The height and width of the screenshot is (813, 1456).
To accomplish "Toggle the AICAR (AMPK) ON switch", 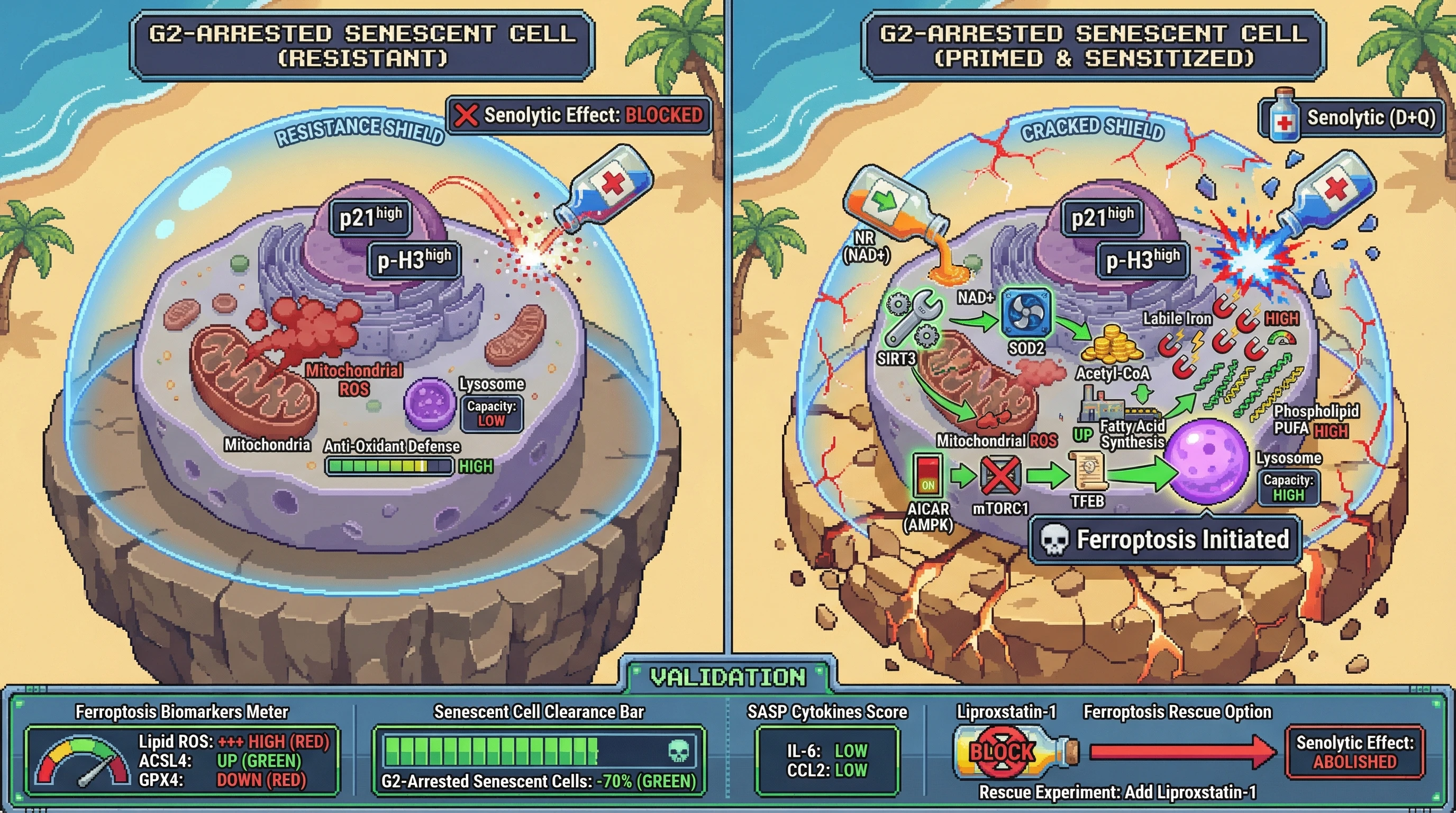I will [927, 475].
